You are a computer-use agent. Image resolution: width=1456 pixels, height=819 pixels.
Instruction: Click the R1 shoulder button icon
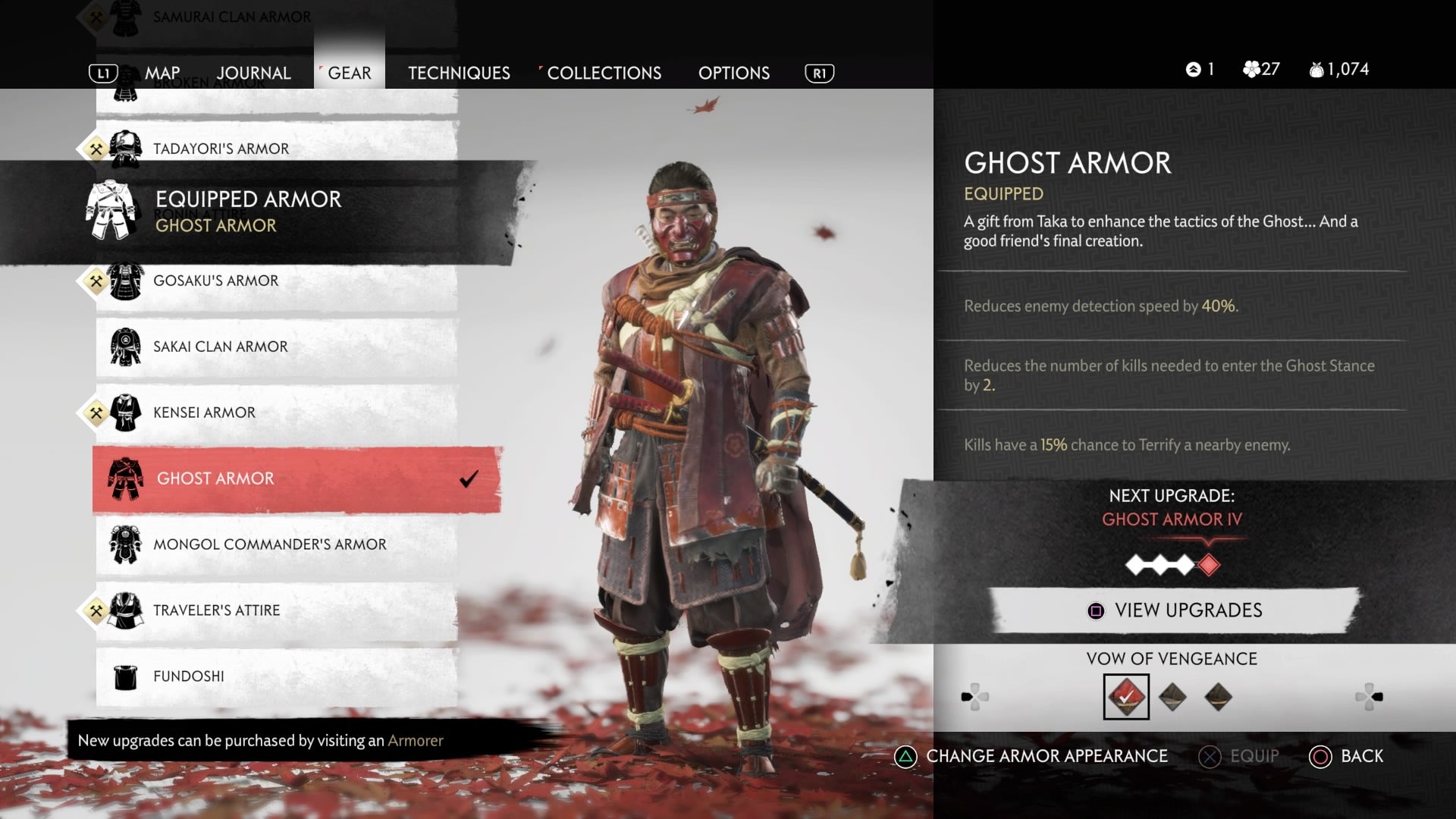click(819, 73)
